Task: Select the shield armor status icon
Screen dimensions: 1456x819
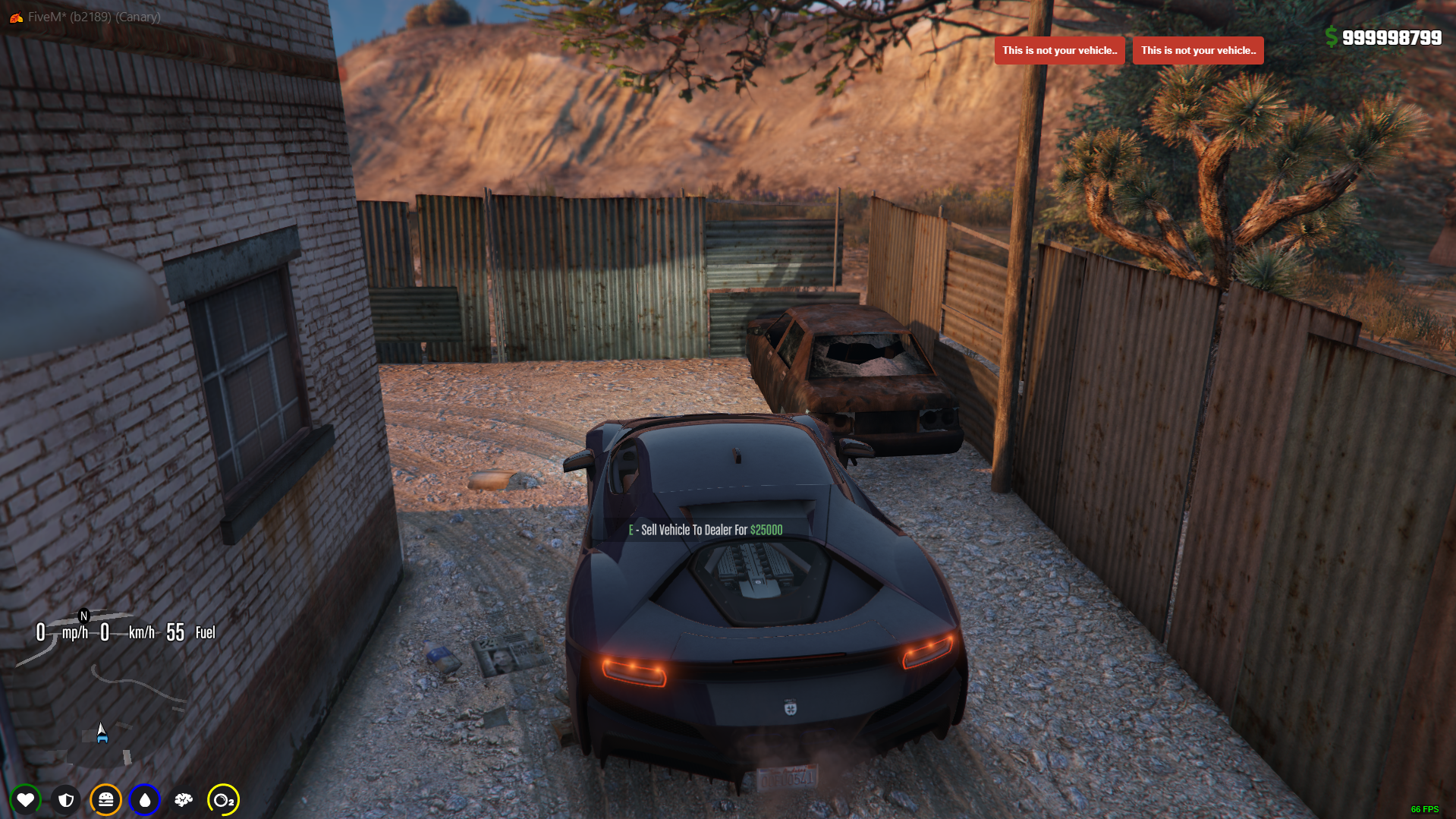Action: (66, 799)
